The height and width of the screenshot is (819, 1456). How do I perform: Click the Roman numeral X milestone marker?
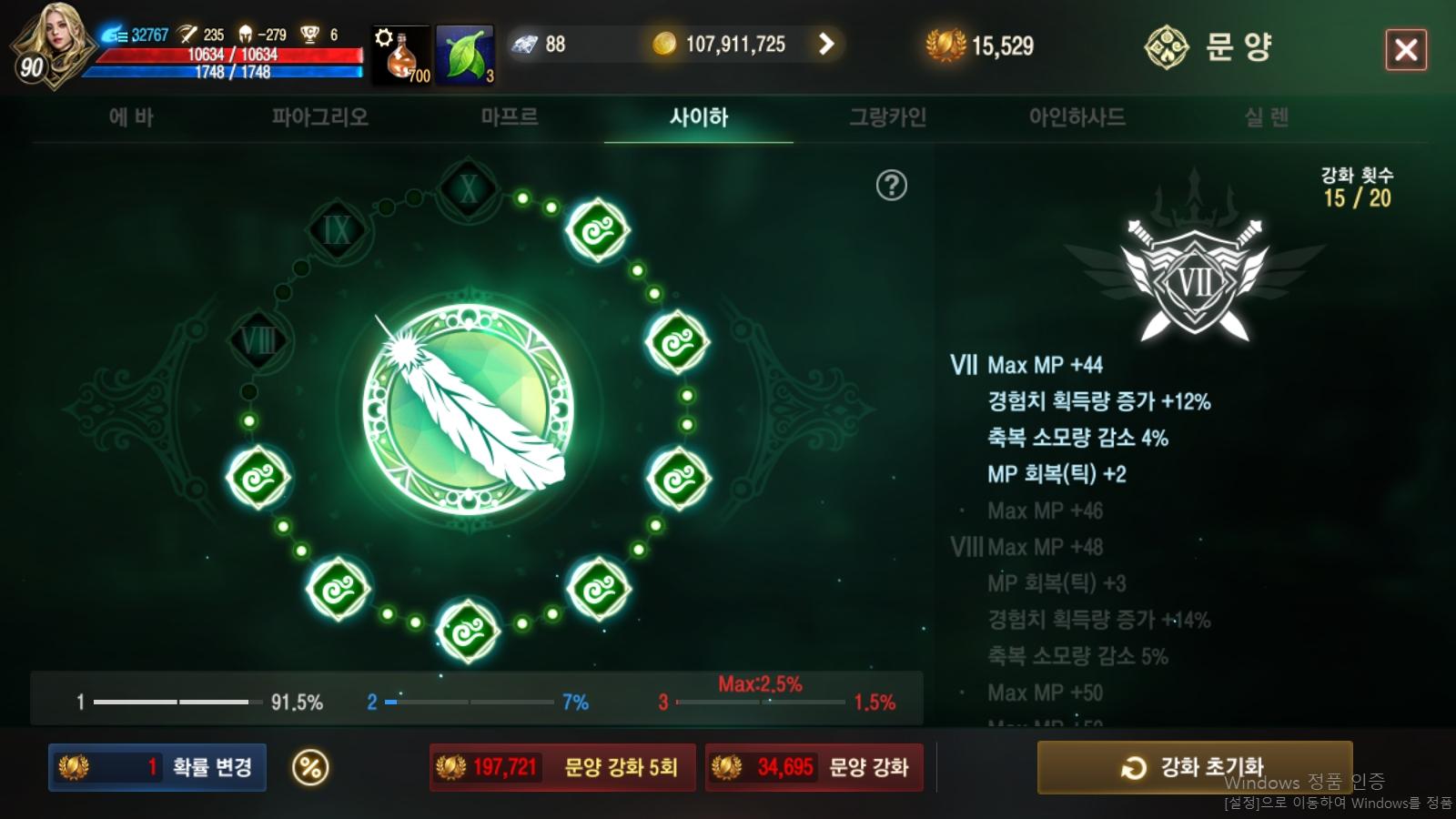tap(466, 191)
